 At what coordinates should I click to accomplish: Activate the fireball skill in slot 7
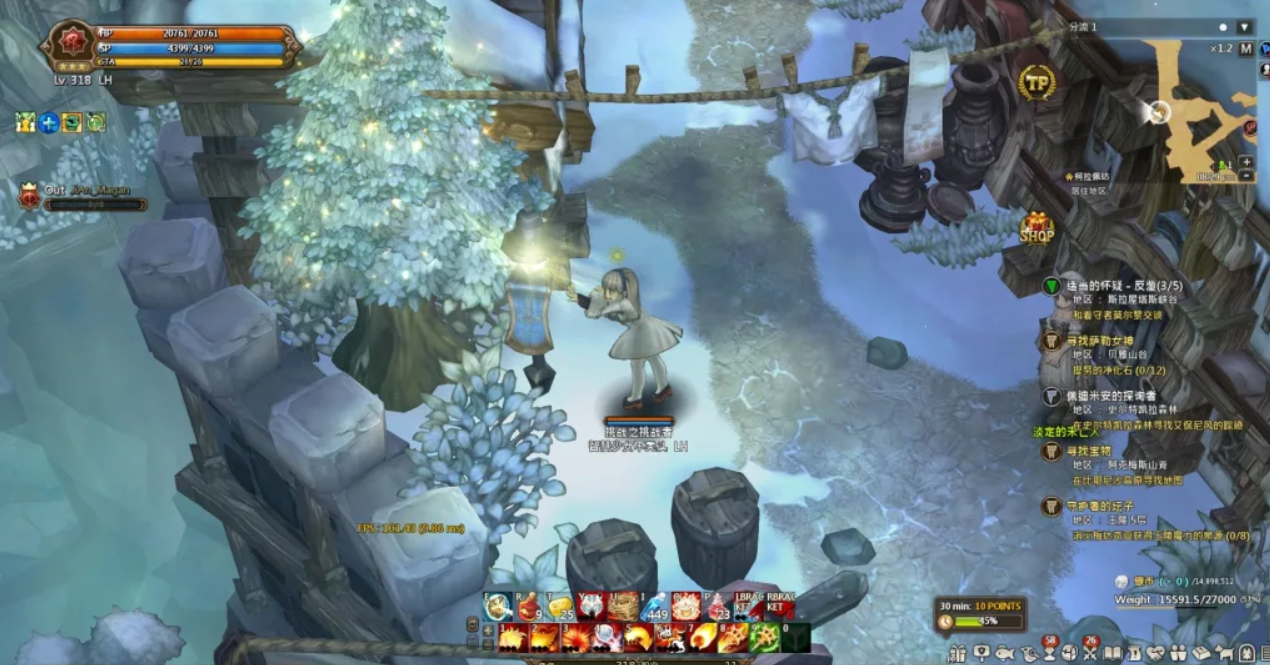click(x=700, y=637)
